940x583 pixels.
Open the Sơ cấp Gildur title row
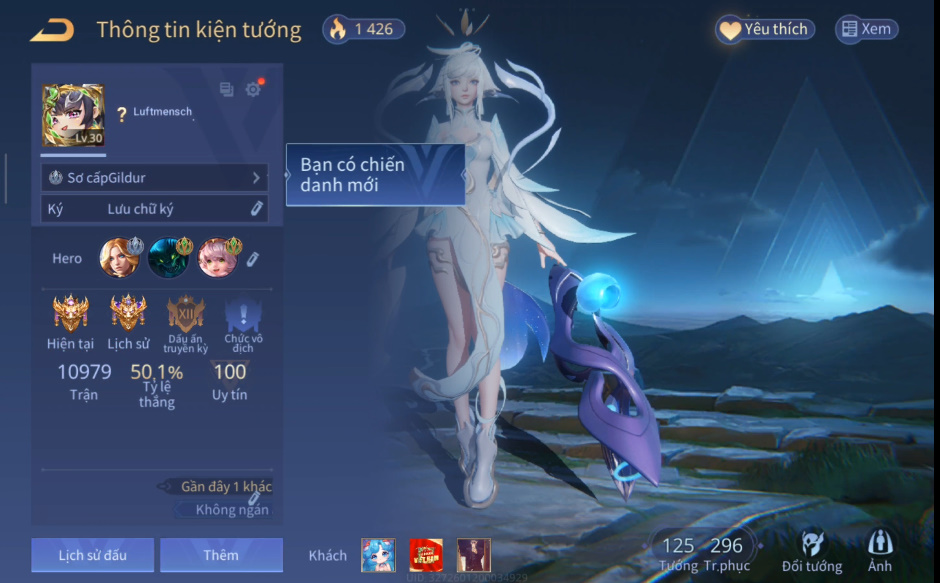[x=154, y=177]
